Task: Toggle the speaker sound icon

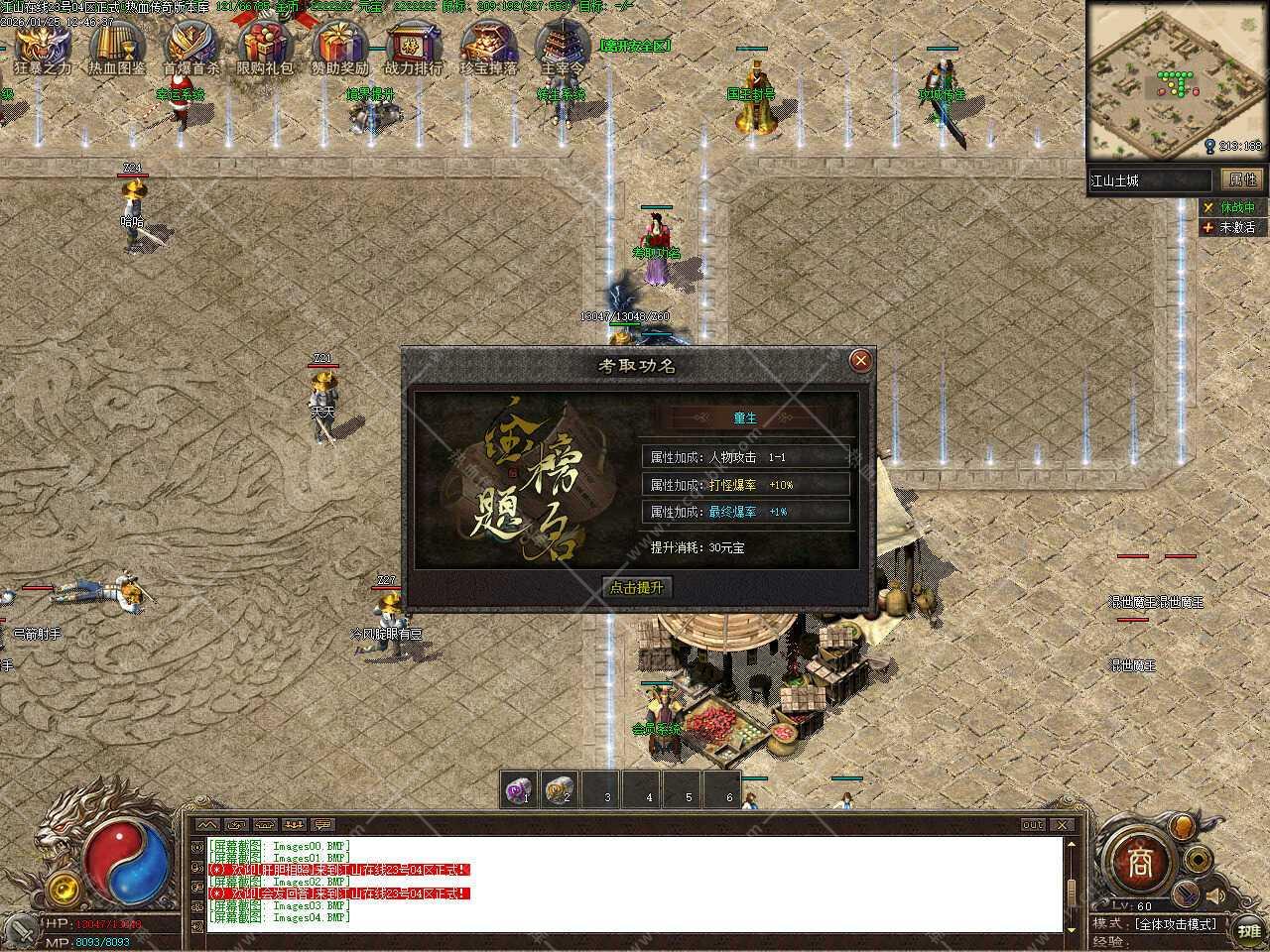Action: [x=1217, y=897]
